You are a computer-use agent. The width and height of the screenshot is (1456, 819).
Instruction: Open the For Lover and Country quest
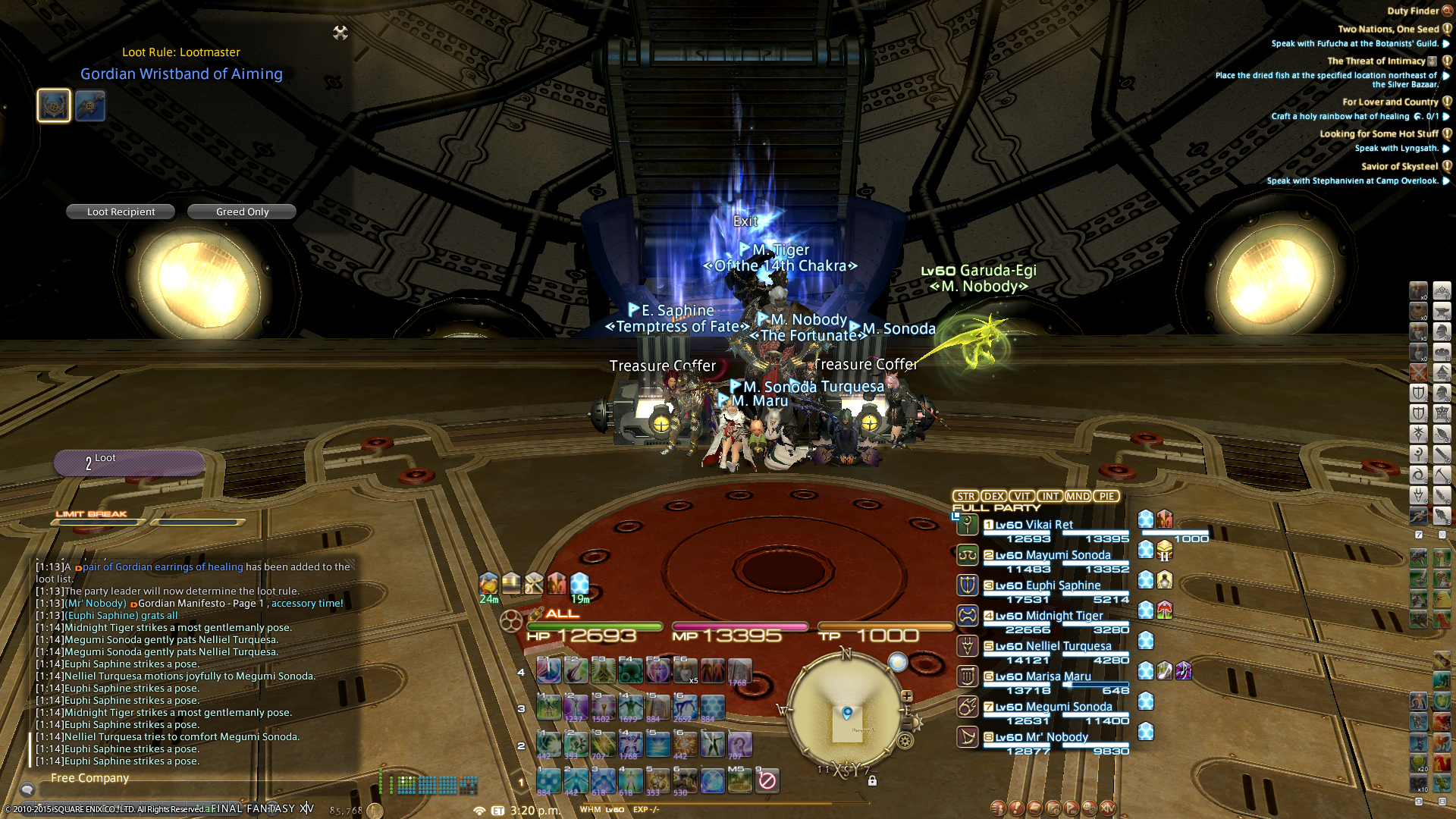(x=1390, y=102)
